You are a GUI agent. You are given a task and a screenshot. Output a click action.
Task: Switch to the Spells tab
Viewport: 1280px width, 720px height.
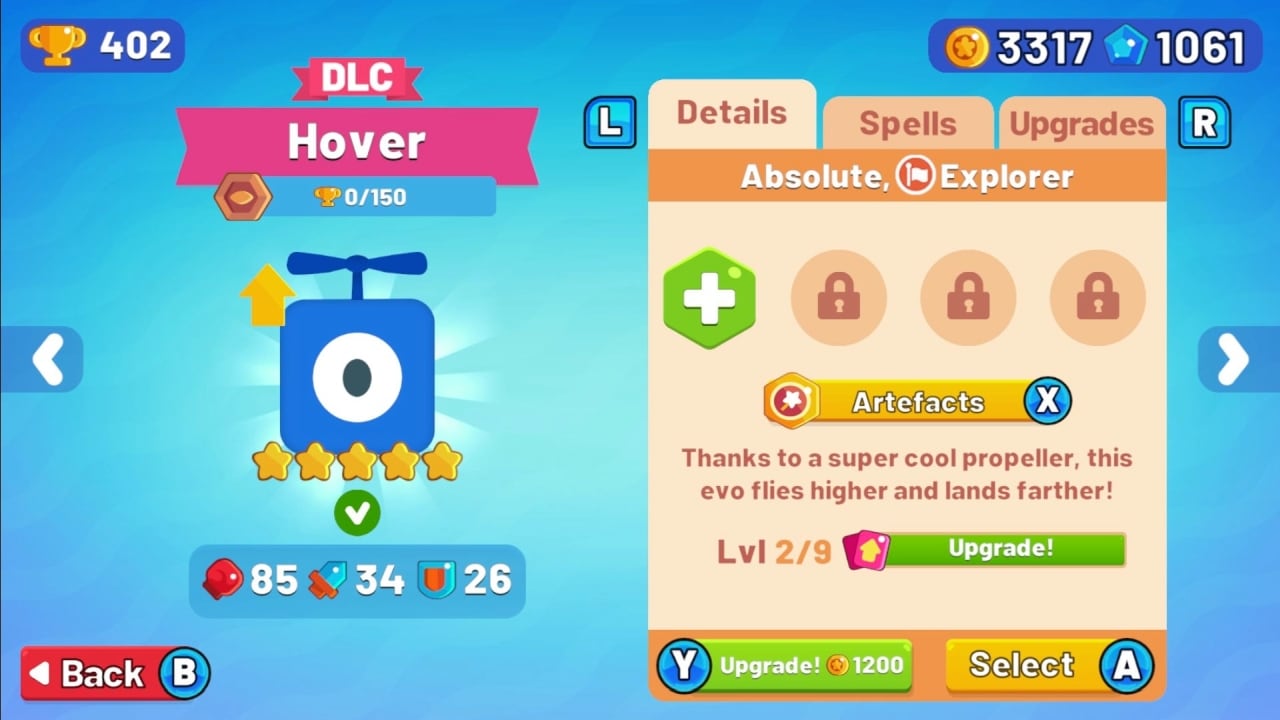[x=907, y=123]
